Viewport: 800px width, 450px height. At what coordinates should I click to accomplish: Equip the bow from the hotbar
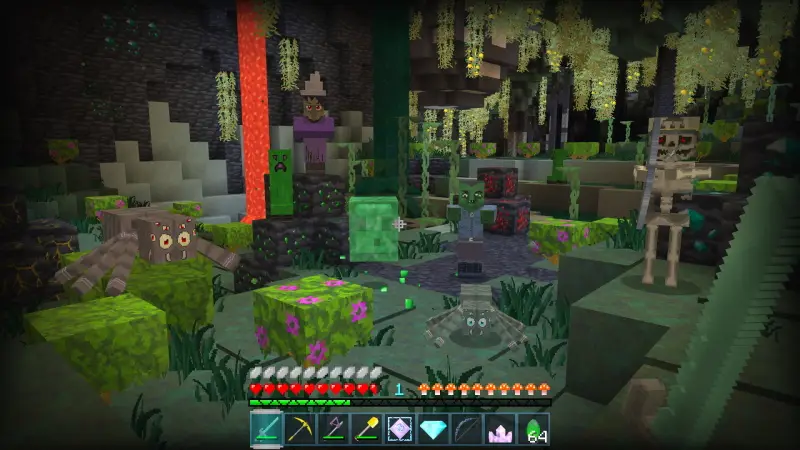[467, 430]
